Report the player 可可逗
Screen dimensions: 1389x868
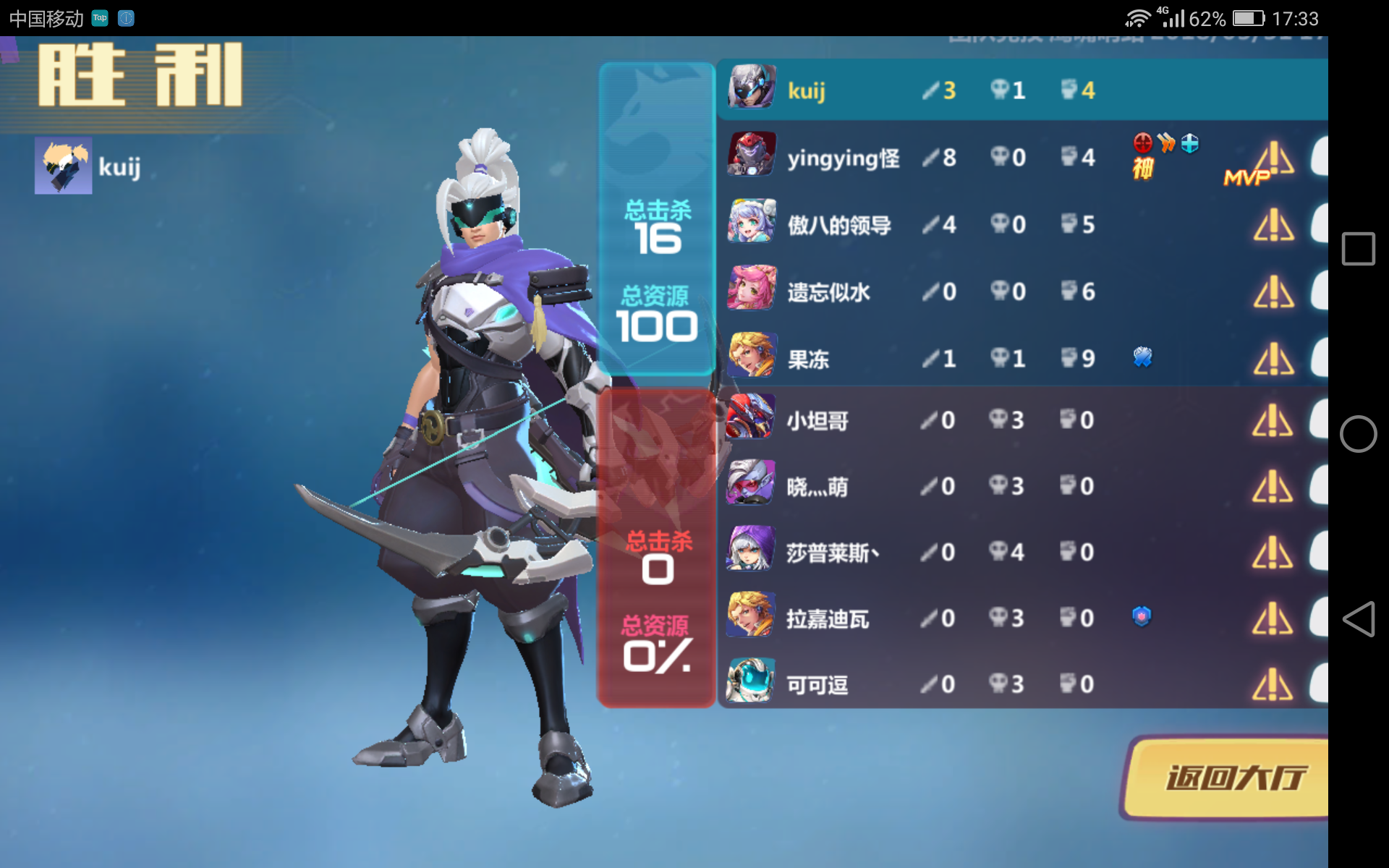[x=1273, y=684]
